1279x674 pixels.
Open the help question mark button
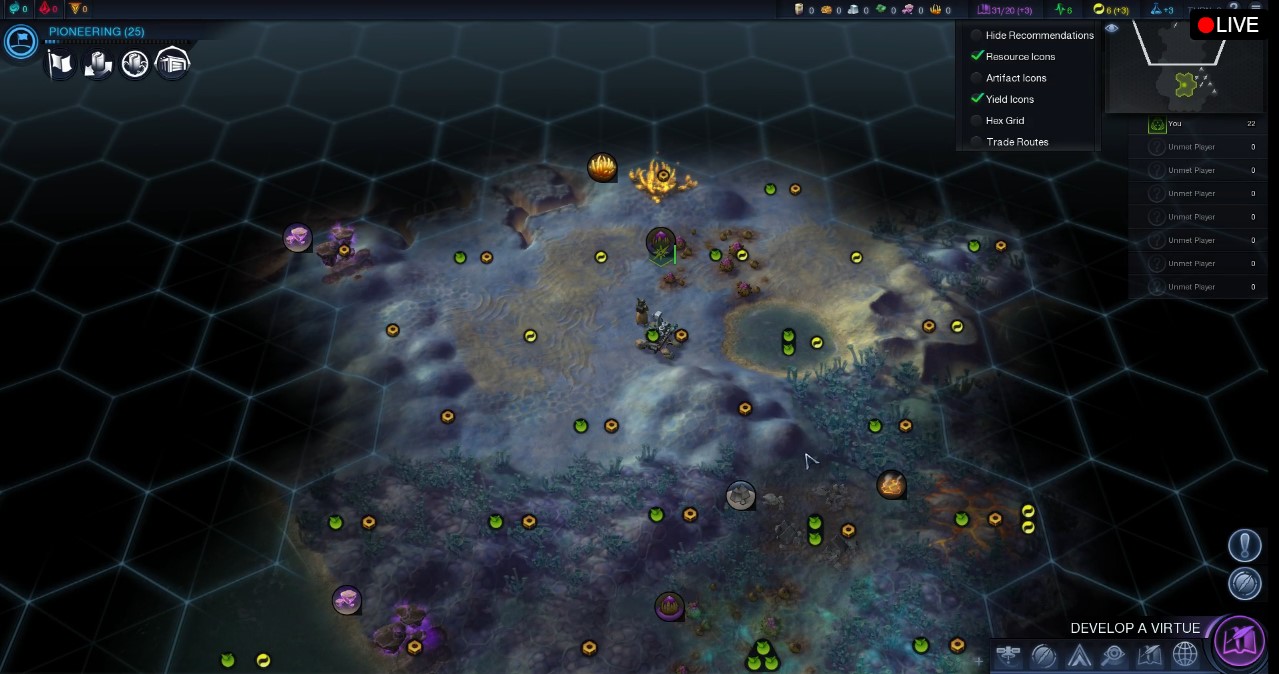point(1234,8)
